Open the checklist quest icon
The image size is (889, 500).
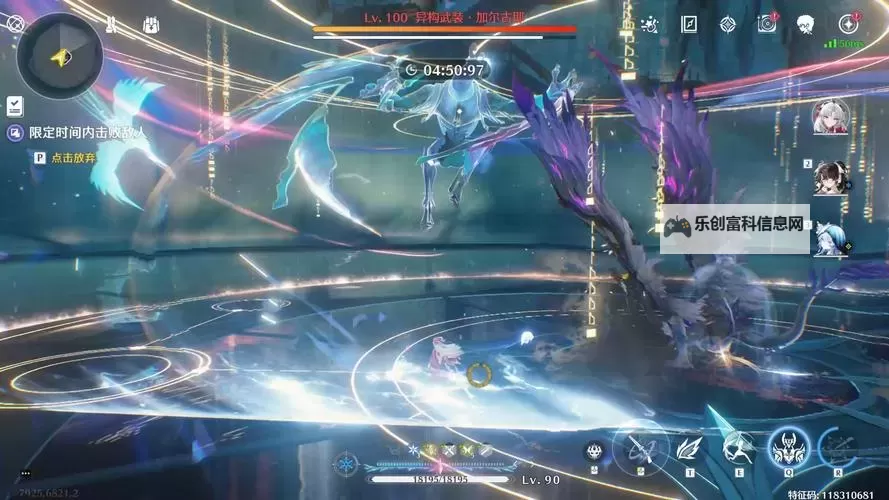pos(14,105)
